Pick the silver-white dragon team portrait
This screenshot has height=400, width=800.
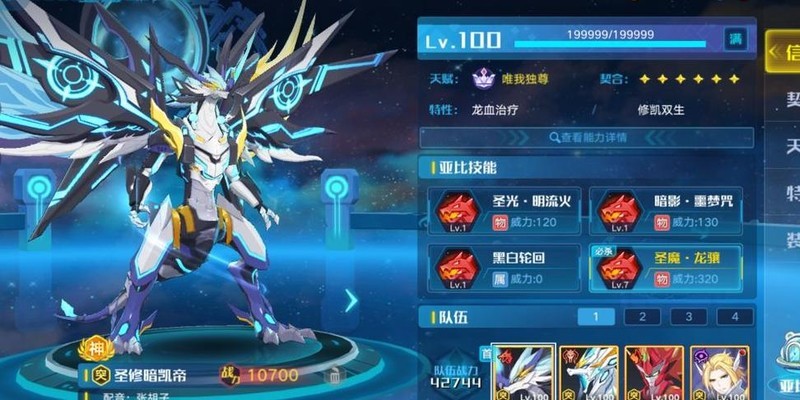(x=588, y=373)
